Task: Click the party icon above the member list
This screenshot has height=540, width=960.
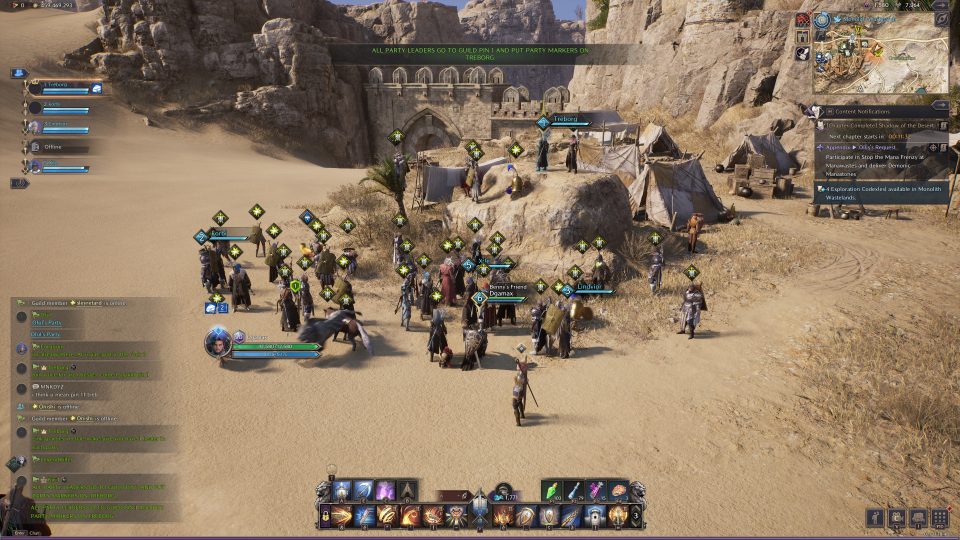Action: coord(19,73)
